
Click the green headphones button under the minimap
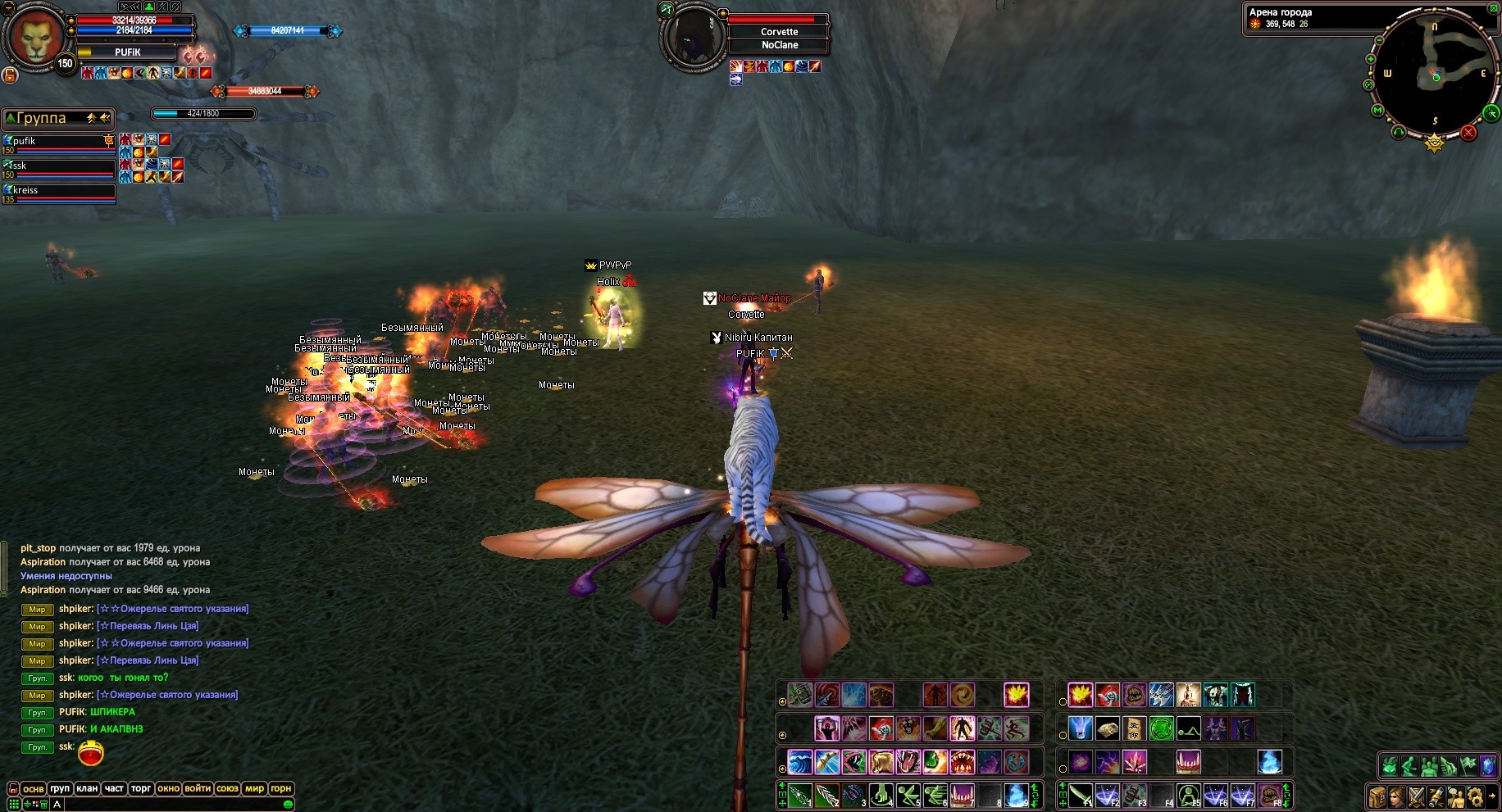pos(1399,131)
